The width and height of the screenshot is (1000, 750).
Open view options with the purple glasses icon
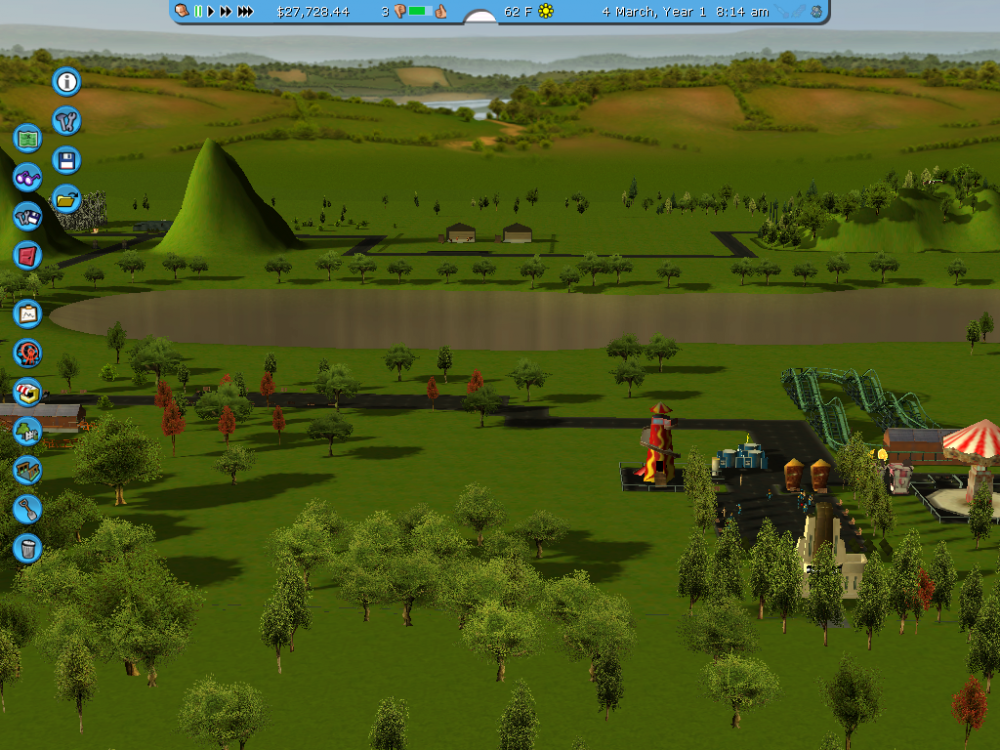click(27, 178)
